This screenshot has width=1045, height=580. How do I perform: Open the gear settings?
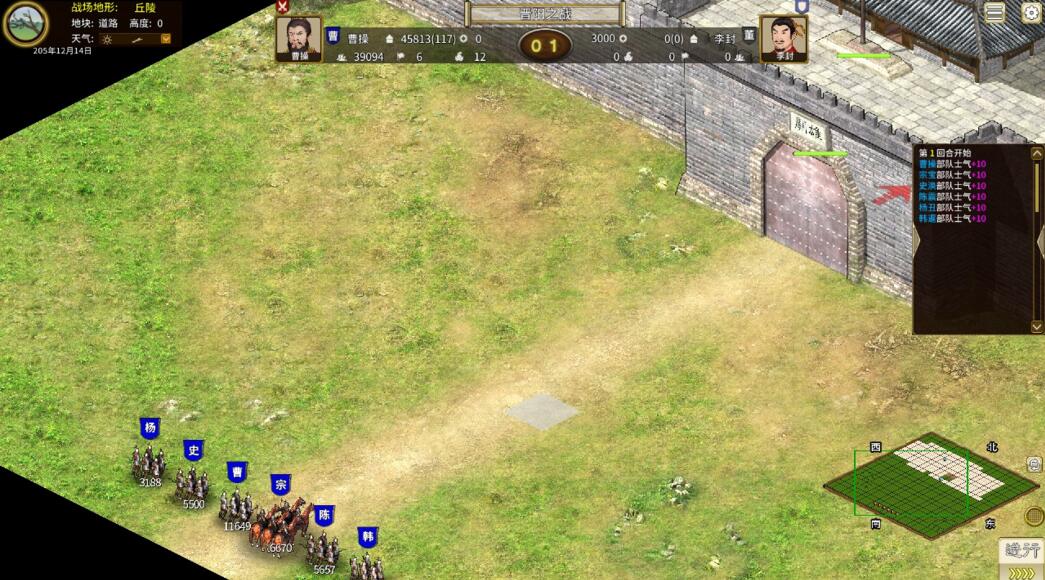pos(1030,12)
